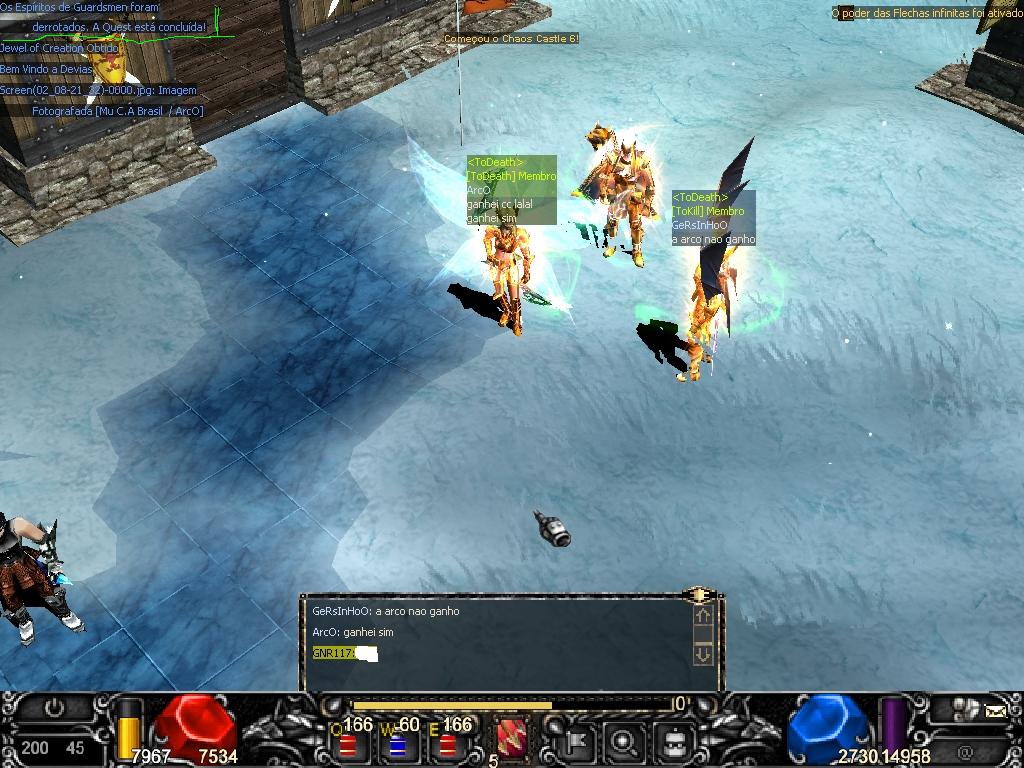
Task: Select the active red skill icon
Action: point(512,740)
